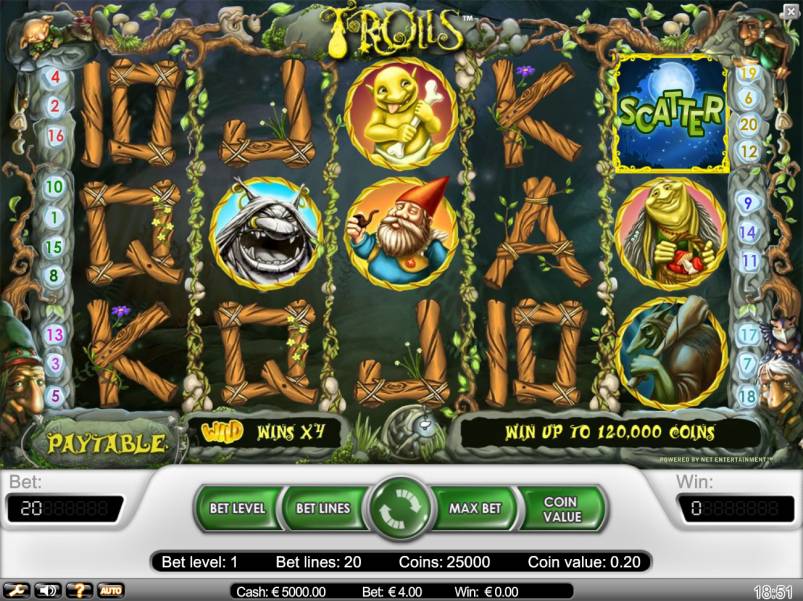
Task: Select bet line number 5
Action: [x=54, y=395]
